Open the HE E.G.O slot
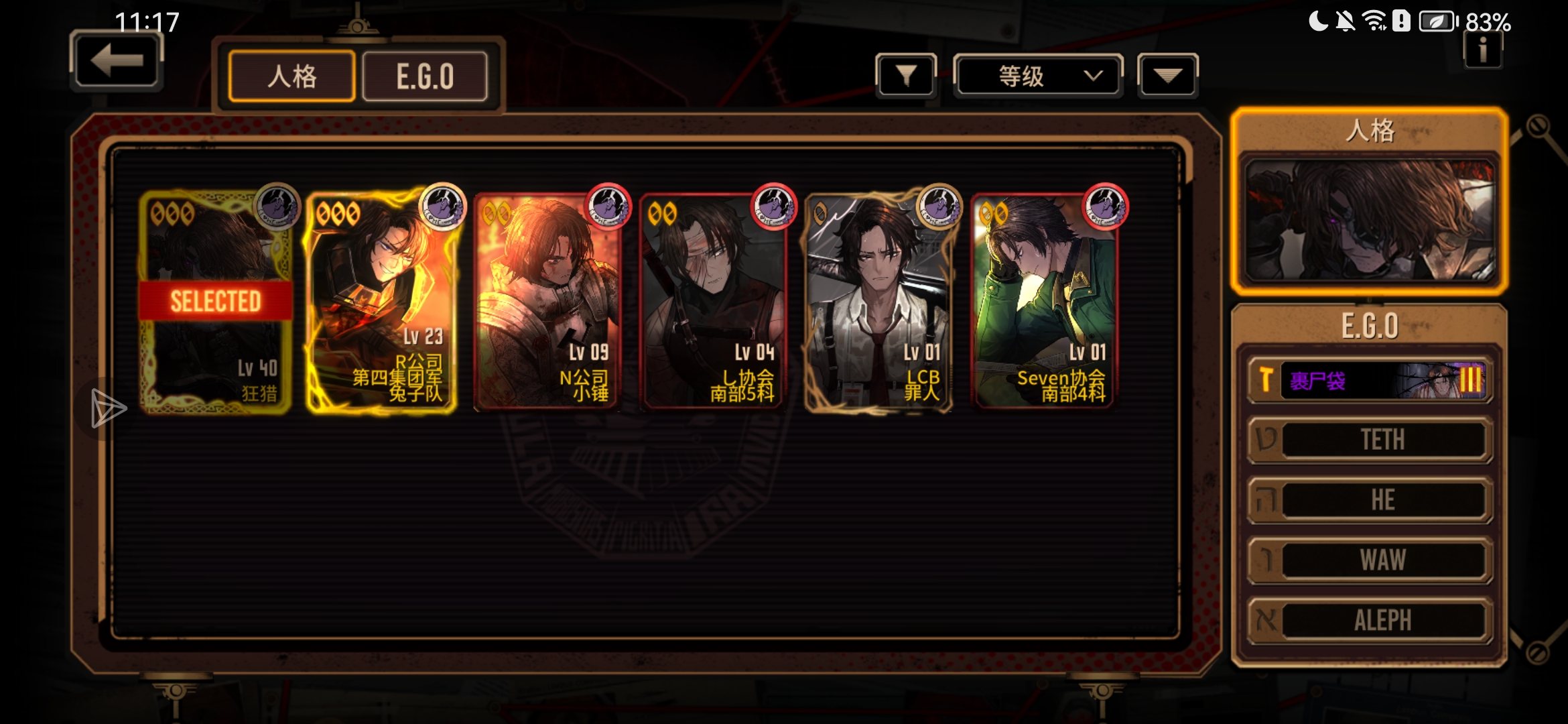Viewport: 1568px width, 724px height. (1370, 500)
